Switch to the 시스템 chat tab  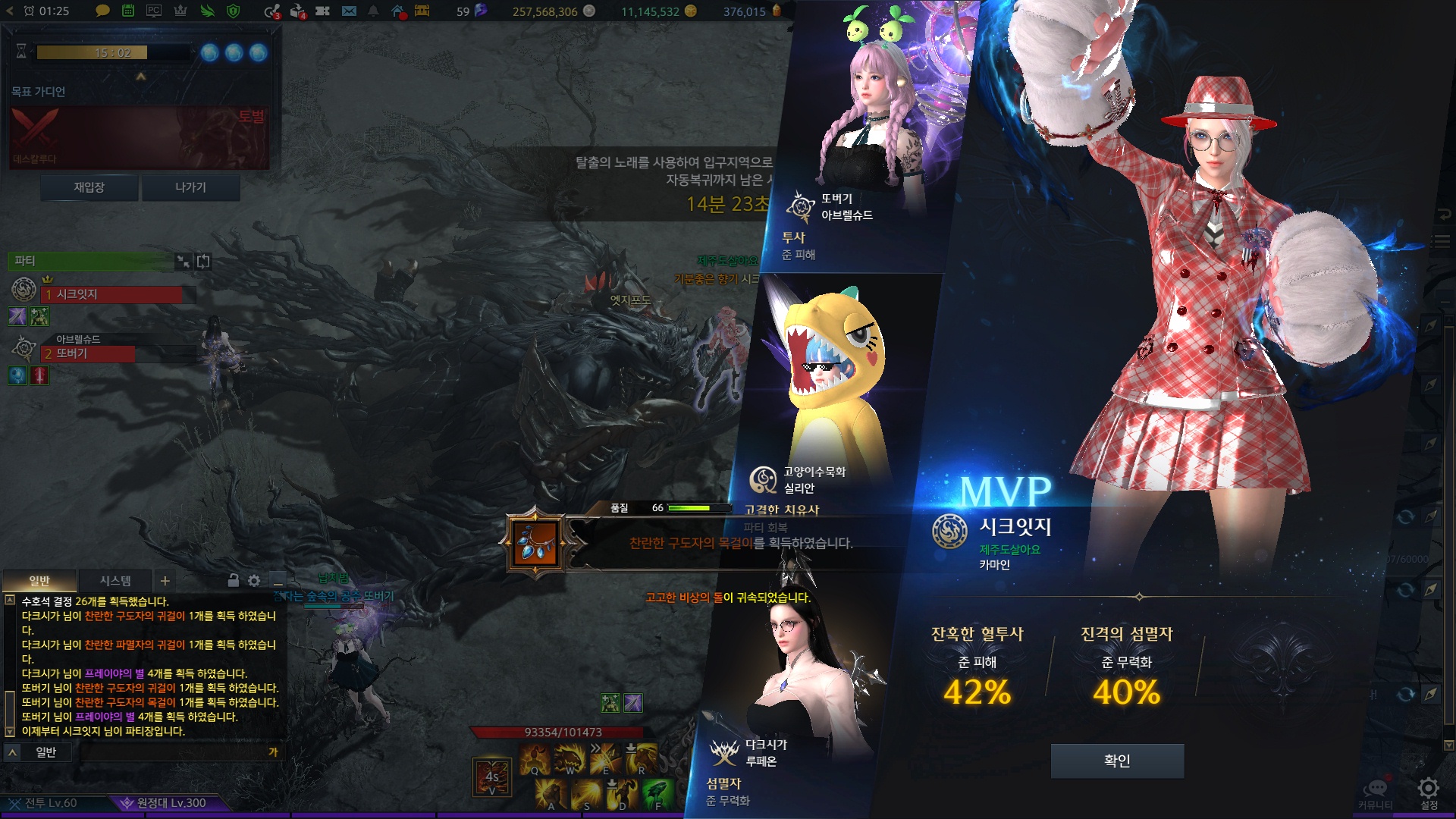click(115, 581)
